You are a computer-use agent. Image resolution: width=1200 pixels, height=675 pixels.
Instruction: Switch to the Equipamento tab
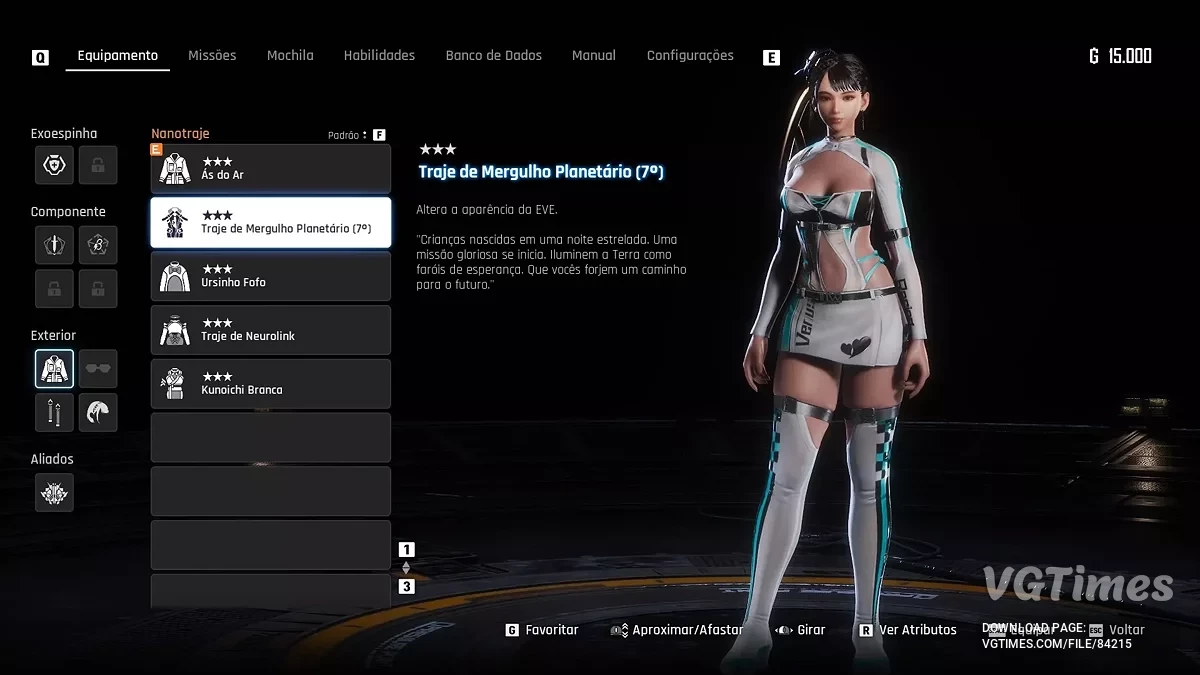117,56
